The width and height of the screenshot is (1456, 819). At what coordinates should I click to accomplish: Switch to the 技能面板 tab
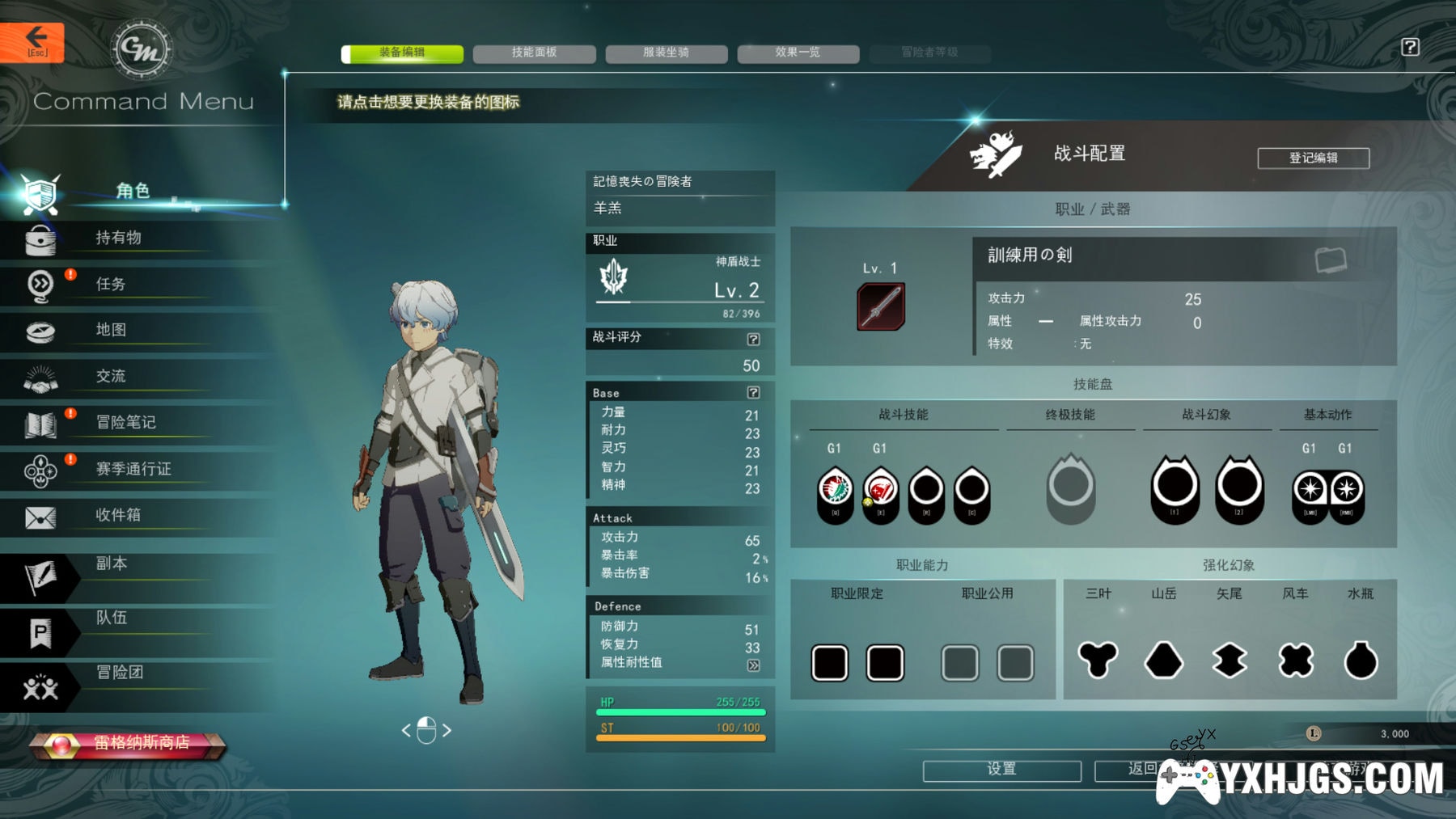(534, 53)
